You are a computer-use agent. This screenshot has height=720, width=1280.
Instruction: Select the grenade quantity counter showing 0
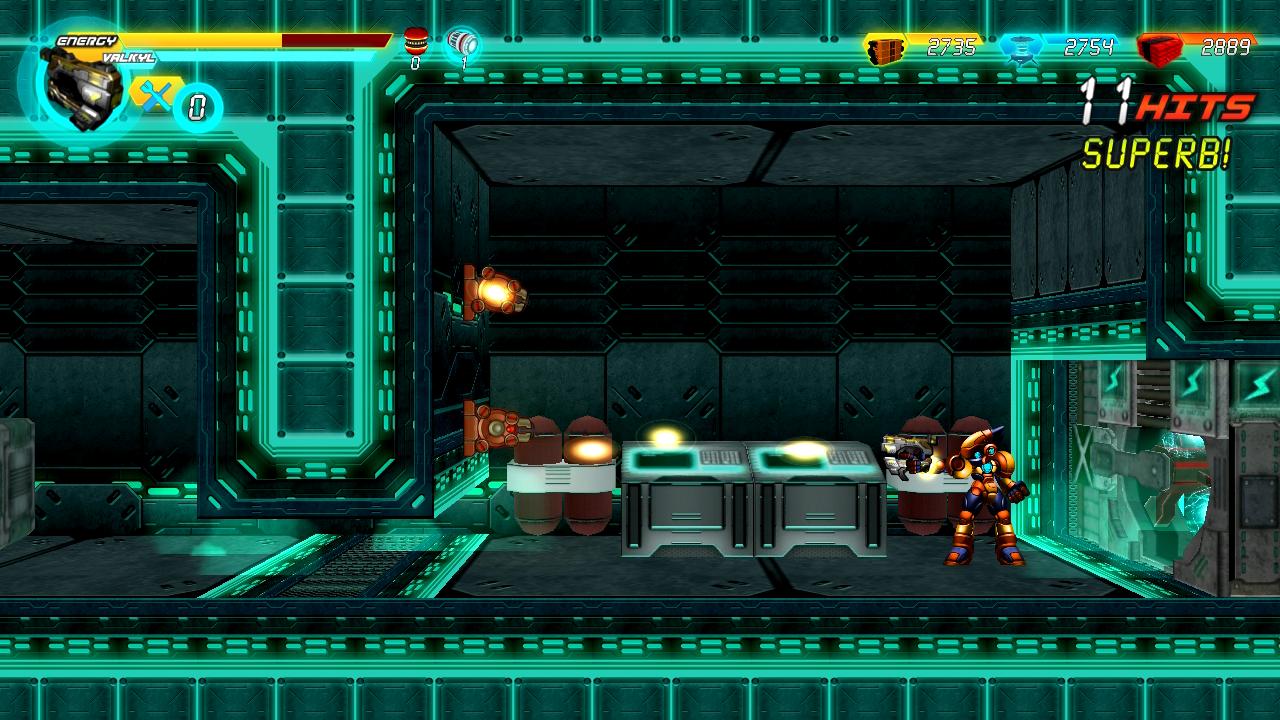pos(413,62)
